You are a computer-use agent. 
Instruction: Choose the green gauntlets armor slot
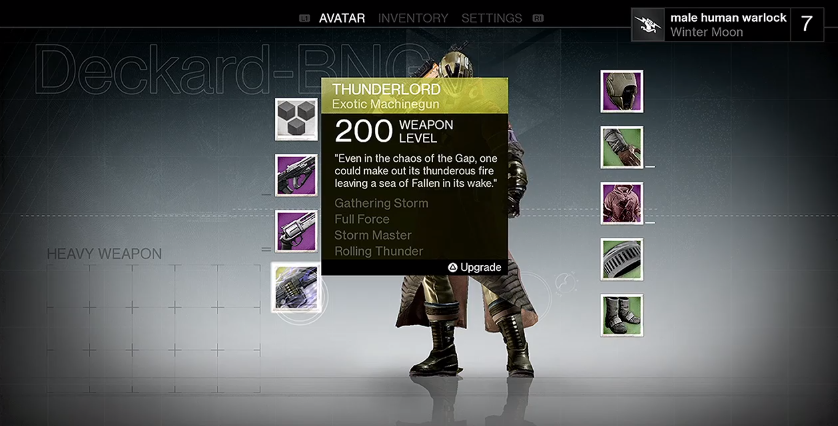(622, 148)
